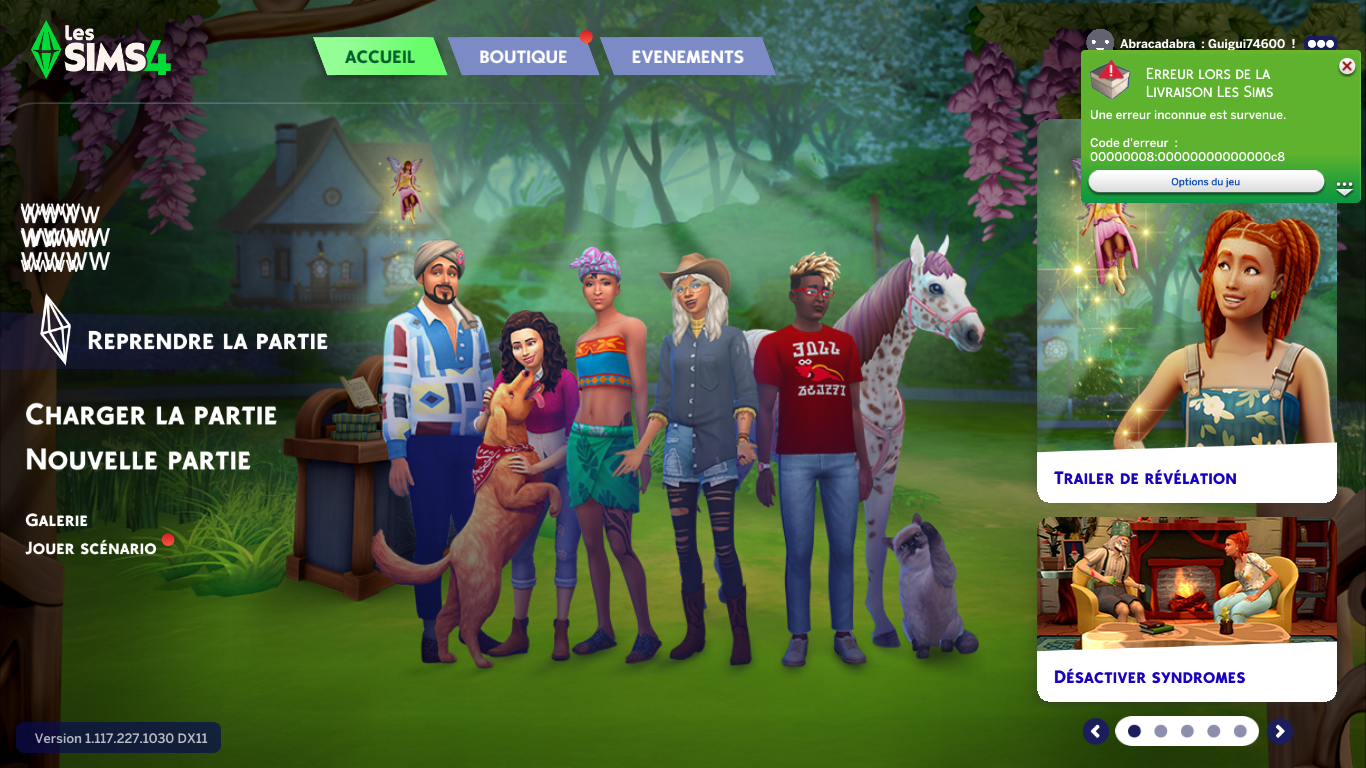Show the previous news carousel page
Screen dimensions: 1366x768
click(x=1096, y=731)
